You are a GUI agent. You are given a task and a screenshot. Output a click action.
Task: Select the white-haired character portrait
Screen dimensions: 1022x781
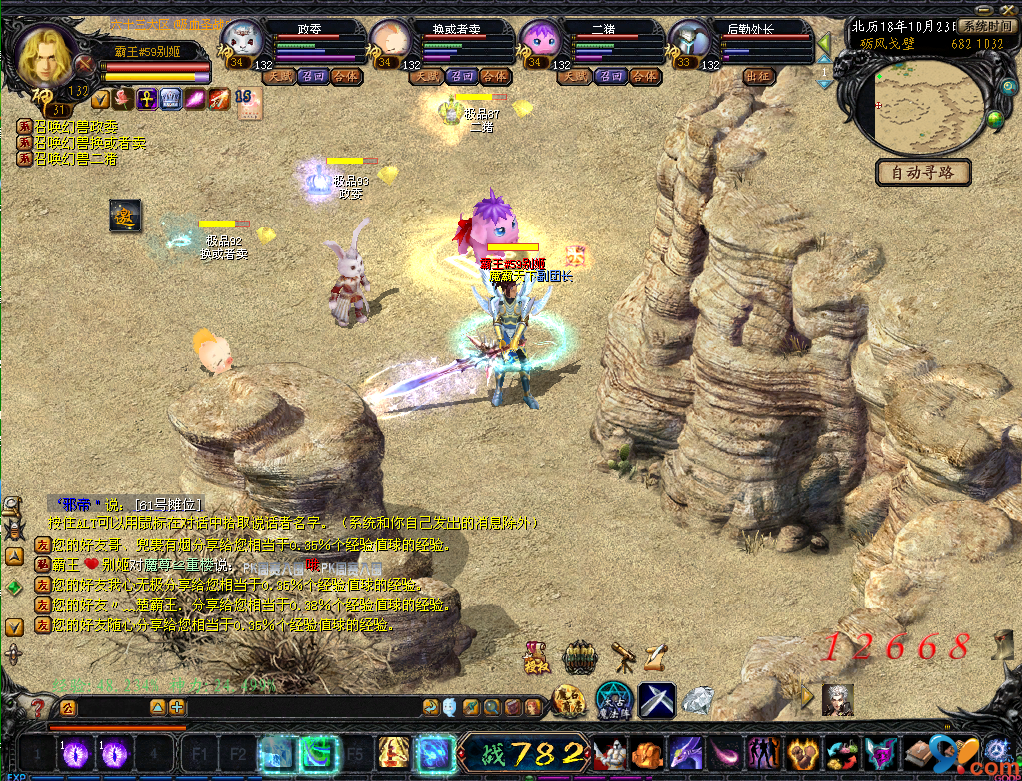point(837,699)
